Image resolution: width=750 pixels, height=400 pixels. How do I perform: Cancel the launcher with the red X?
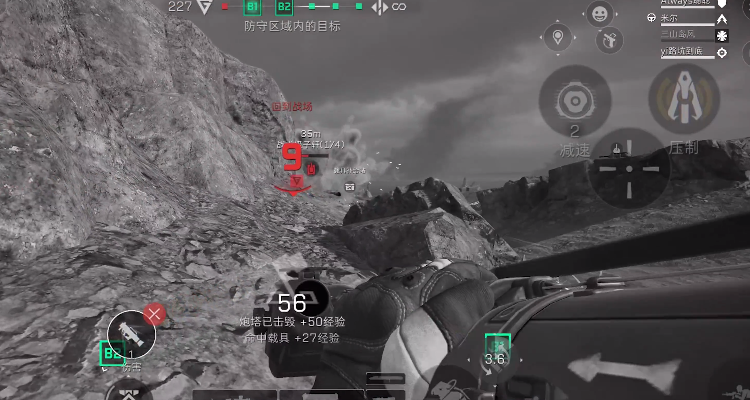click(x=154, y=314)
